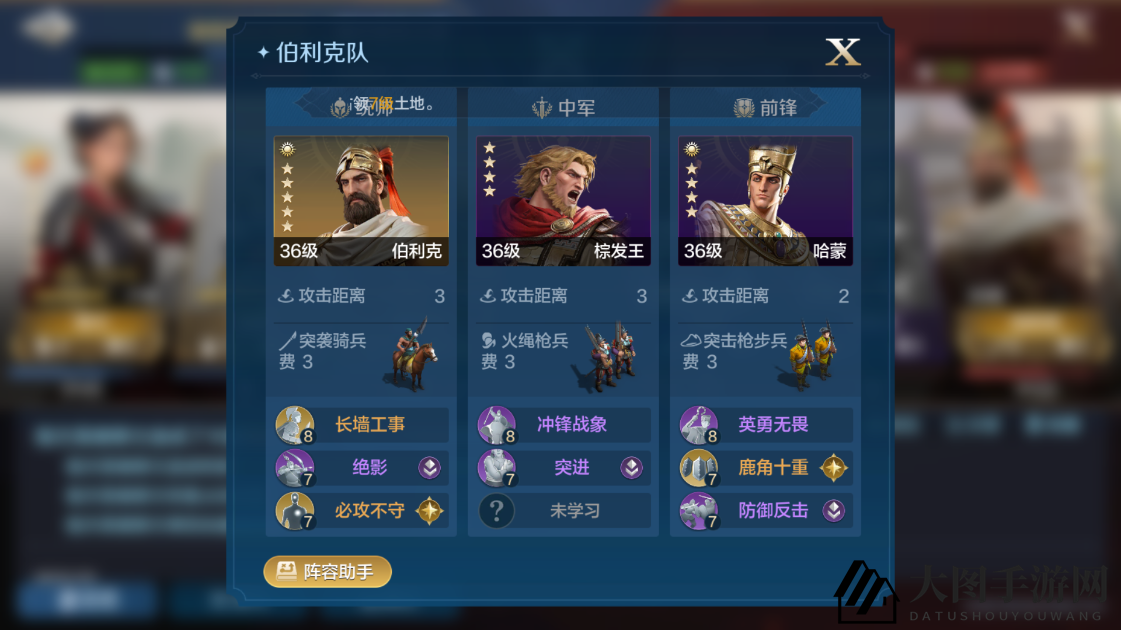Select the 伯利克 hero portrait
1121x630 pixels.
[361, 201]
